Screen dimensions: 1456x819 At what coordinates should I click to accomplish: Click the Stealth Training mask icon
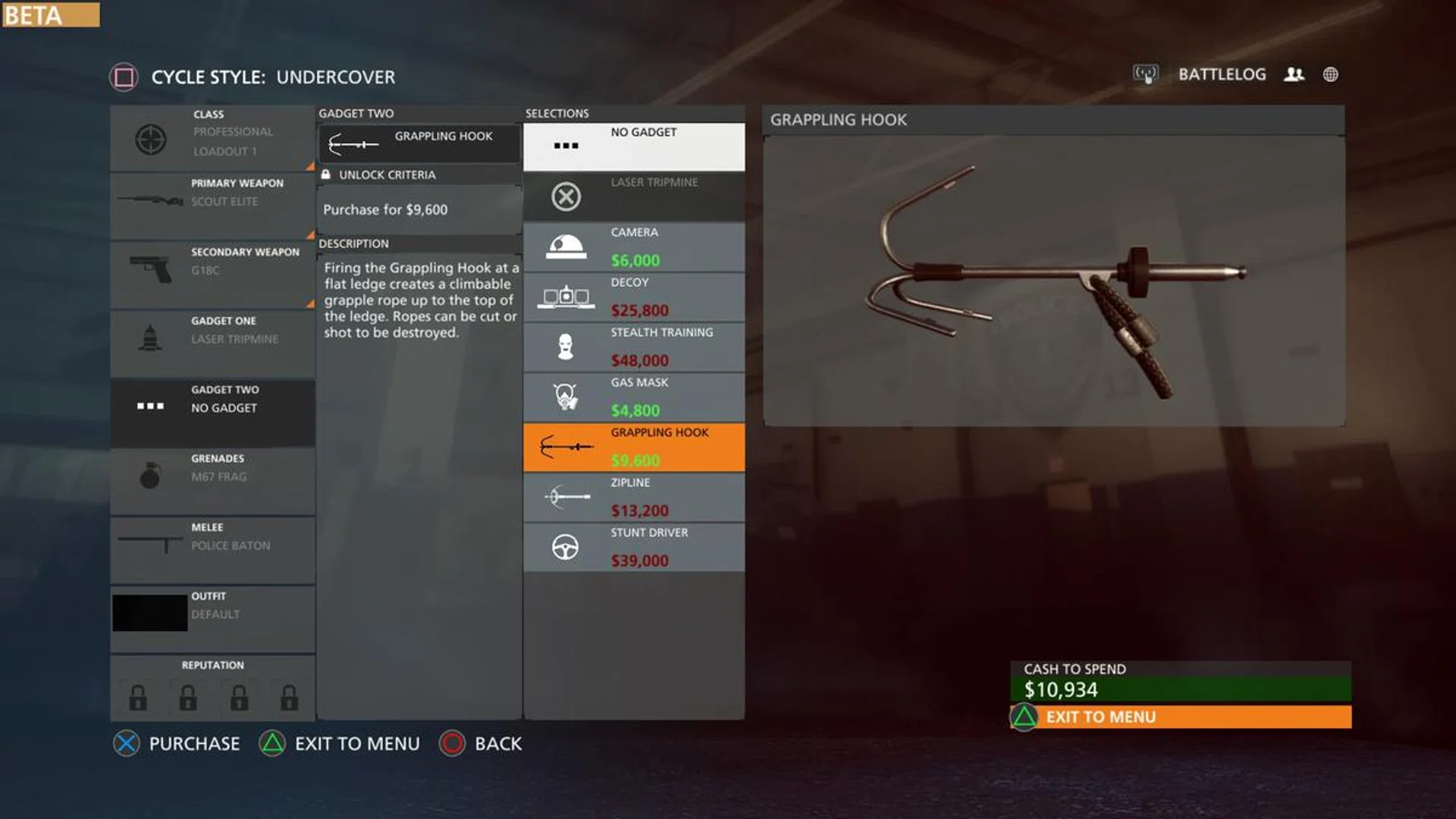tap(564, 347)
